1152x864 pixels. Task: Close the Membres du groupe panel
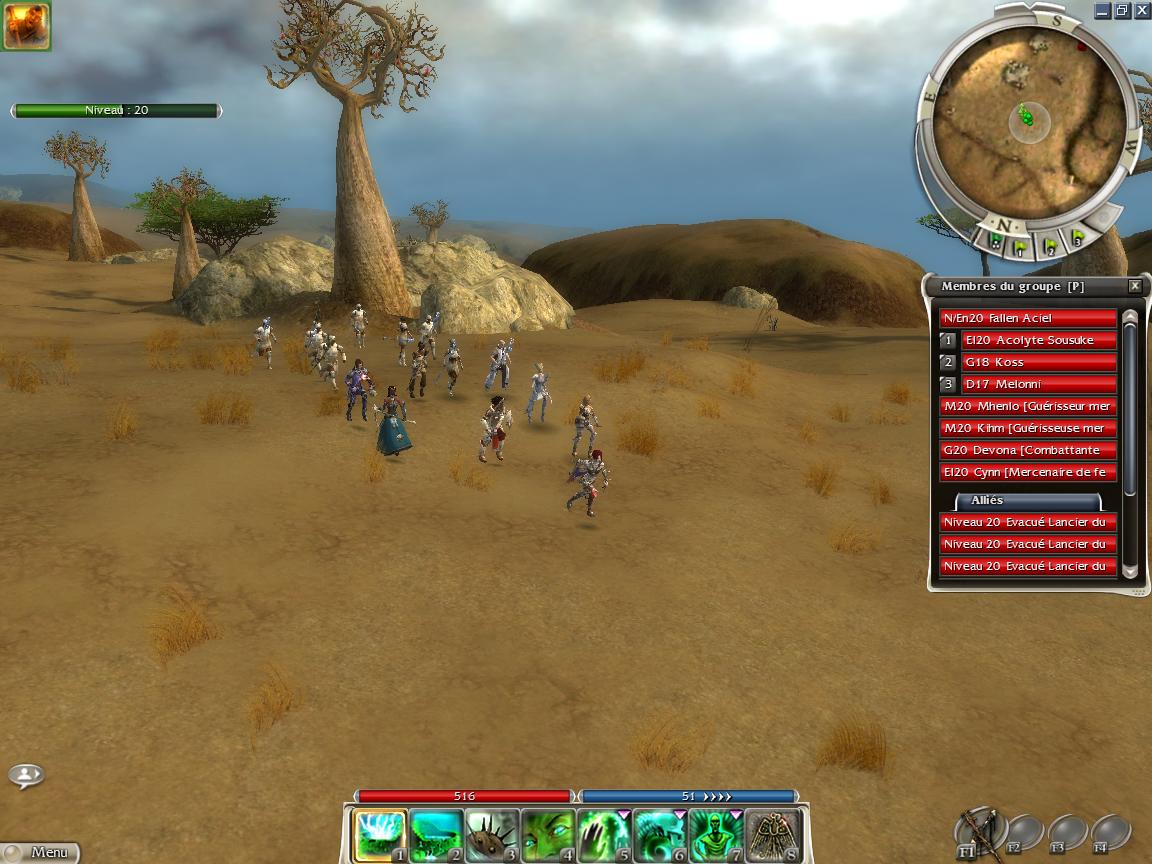[1134, 286]
